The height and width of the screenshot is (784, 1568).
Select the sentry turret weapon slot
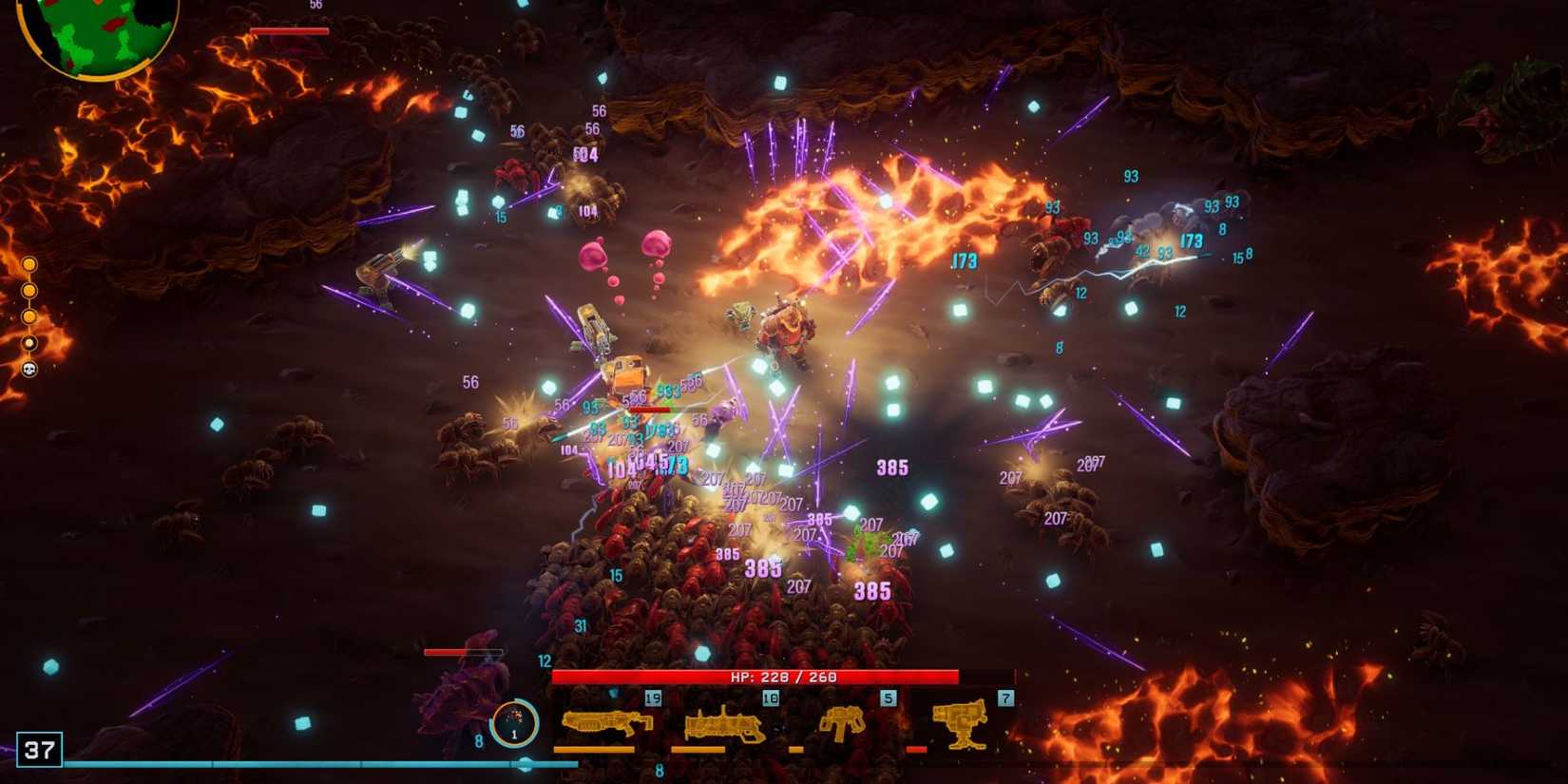point(961,723)
